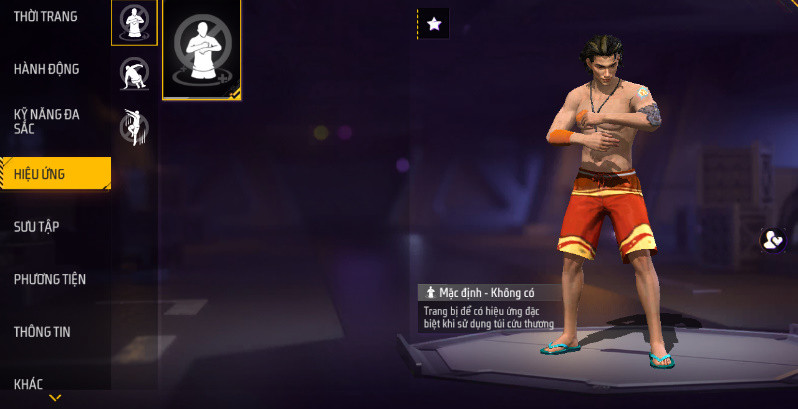The width and height of the screenshot is (798, 409).
Task: Open the Thời Trang category
Action: click(46, 17)
